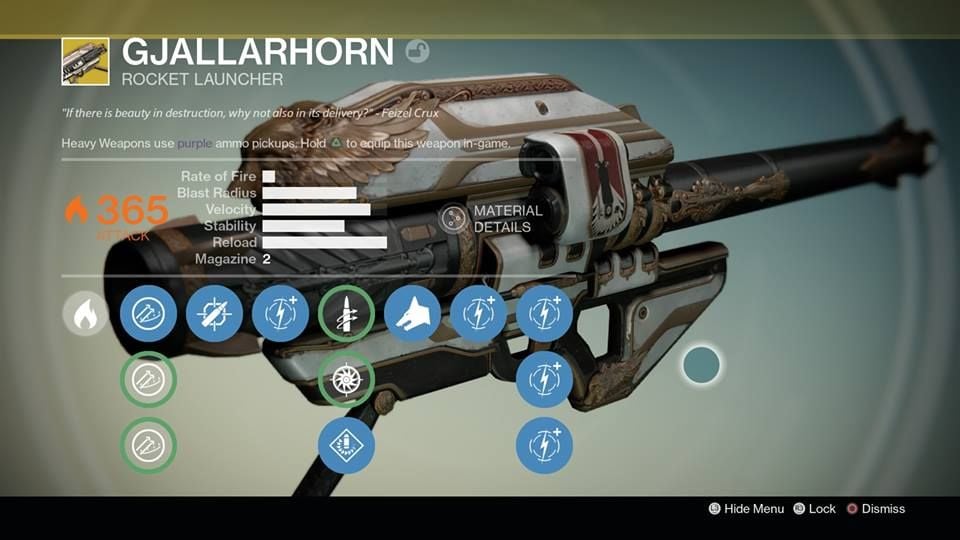Select the solar flame damage icon

pos(85,314)
